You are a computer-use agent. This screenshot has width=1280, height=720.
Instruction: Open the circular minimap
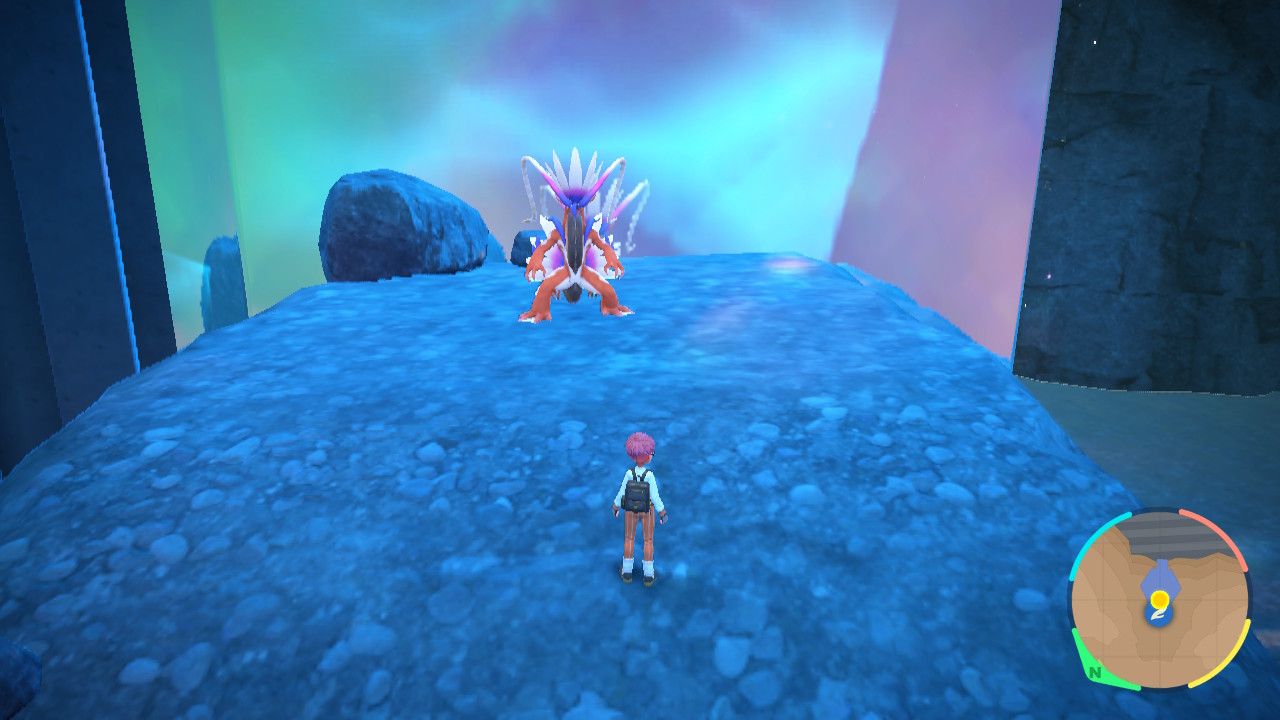1159,599
